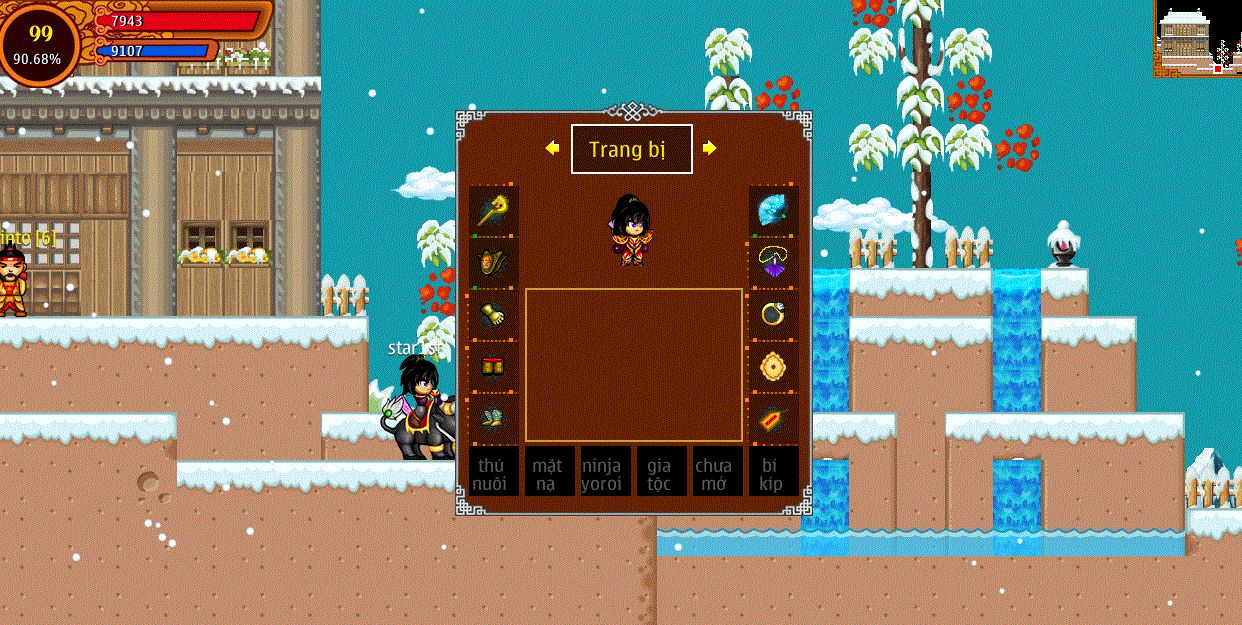
Task: Select the golden staff weapon slot
Action: click(494, 211)
